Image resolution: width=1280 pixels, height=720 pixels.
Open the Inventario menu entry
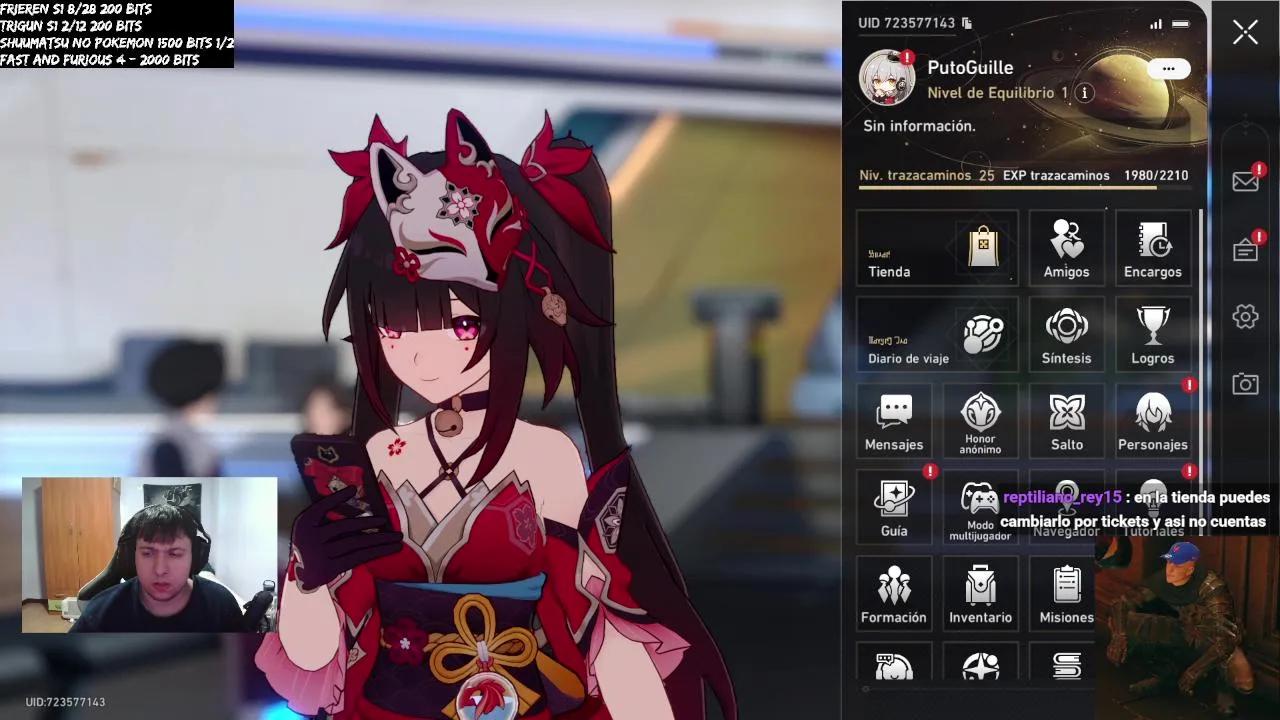(980, 593)
